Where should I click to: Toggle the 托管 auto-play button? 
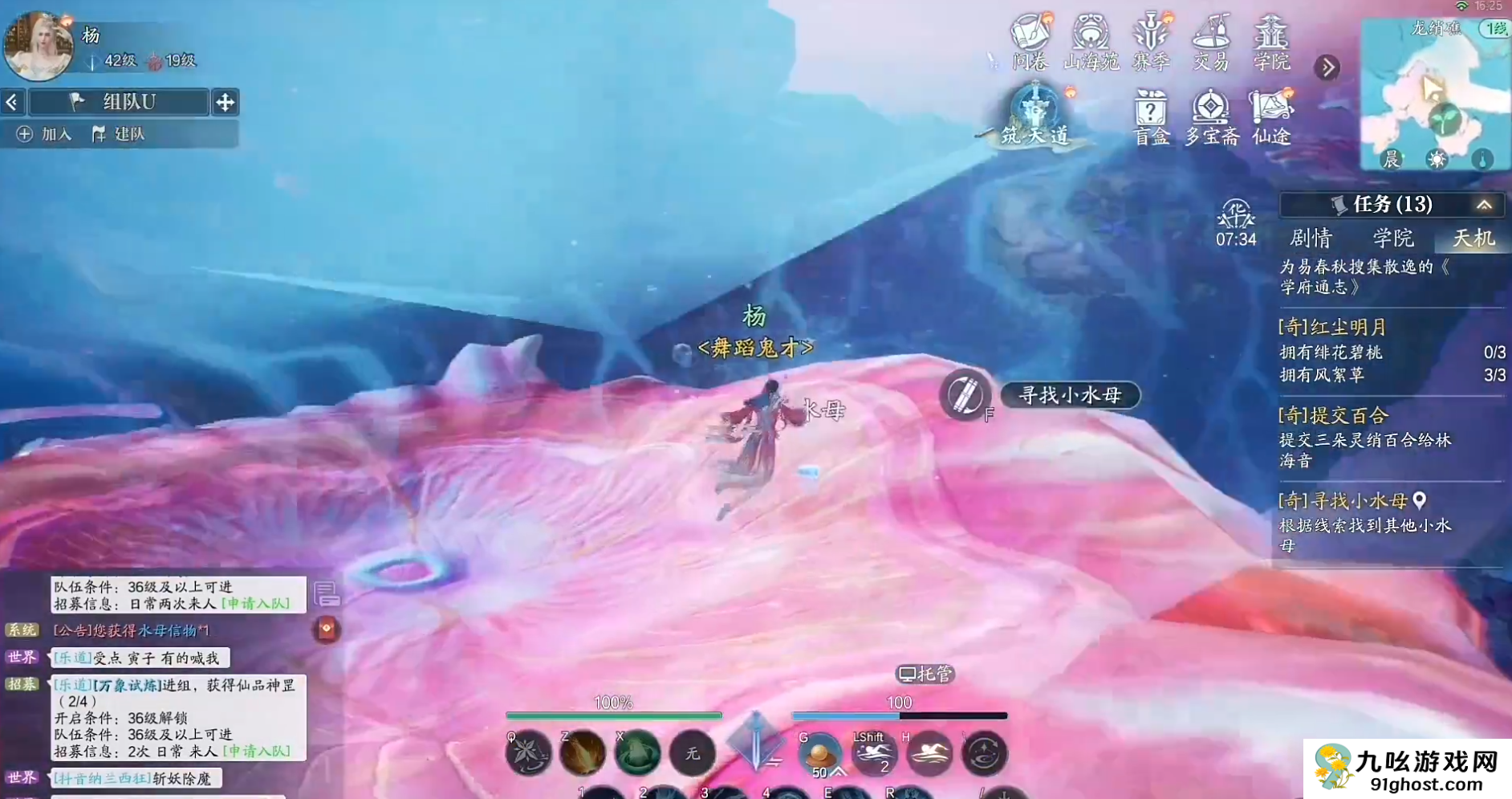(925, 674)
